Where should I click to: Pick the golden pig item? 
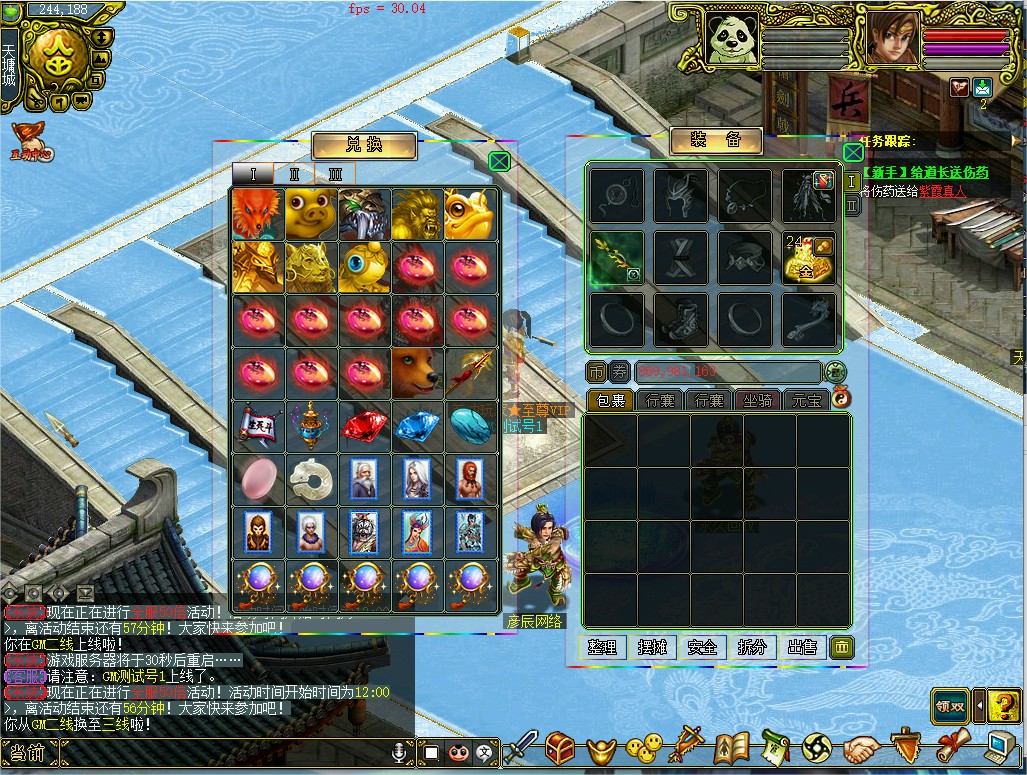click(311, 213)
